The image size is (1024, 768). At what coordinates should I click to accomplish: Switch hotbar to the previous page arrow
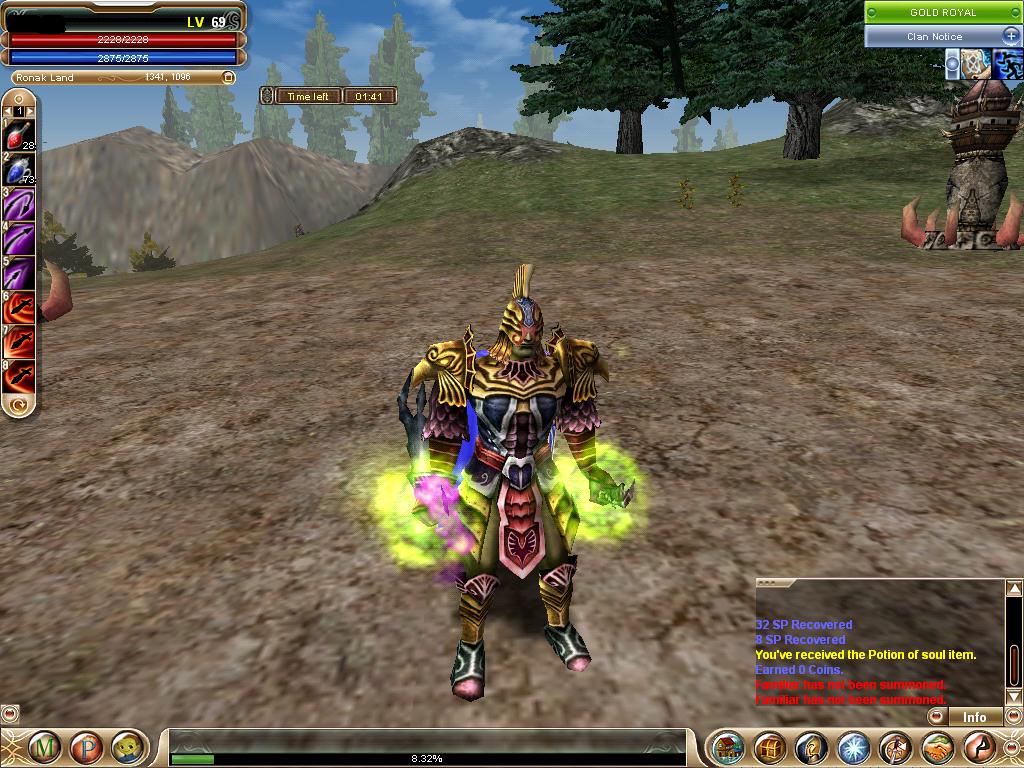pyautogui.click(x=8, y=111)
